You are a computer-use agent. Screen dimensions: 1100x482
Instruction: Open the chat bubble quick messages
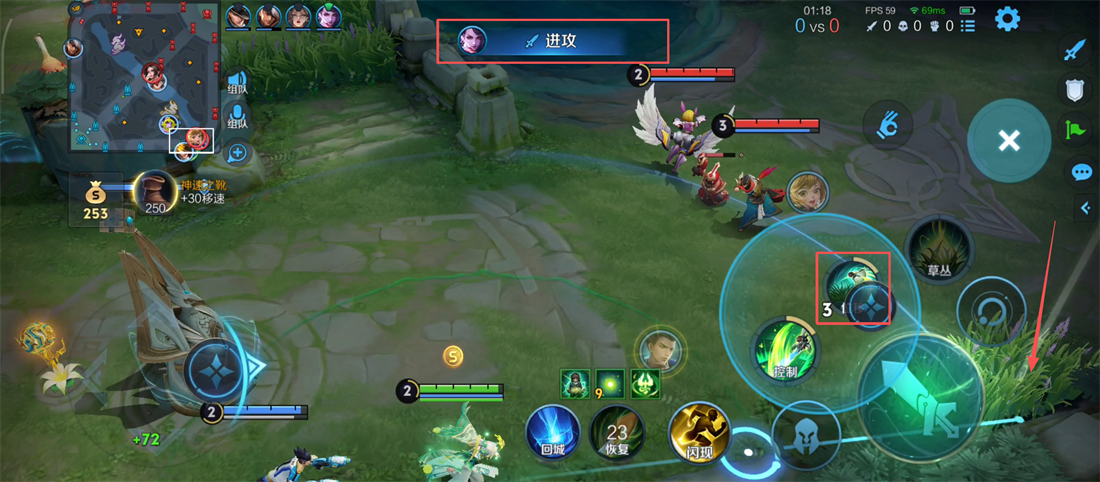click(1081, 172)
